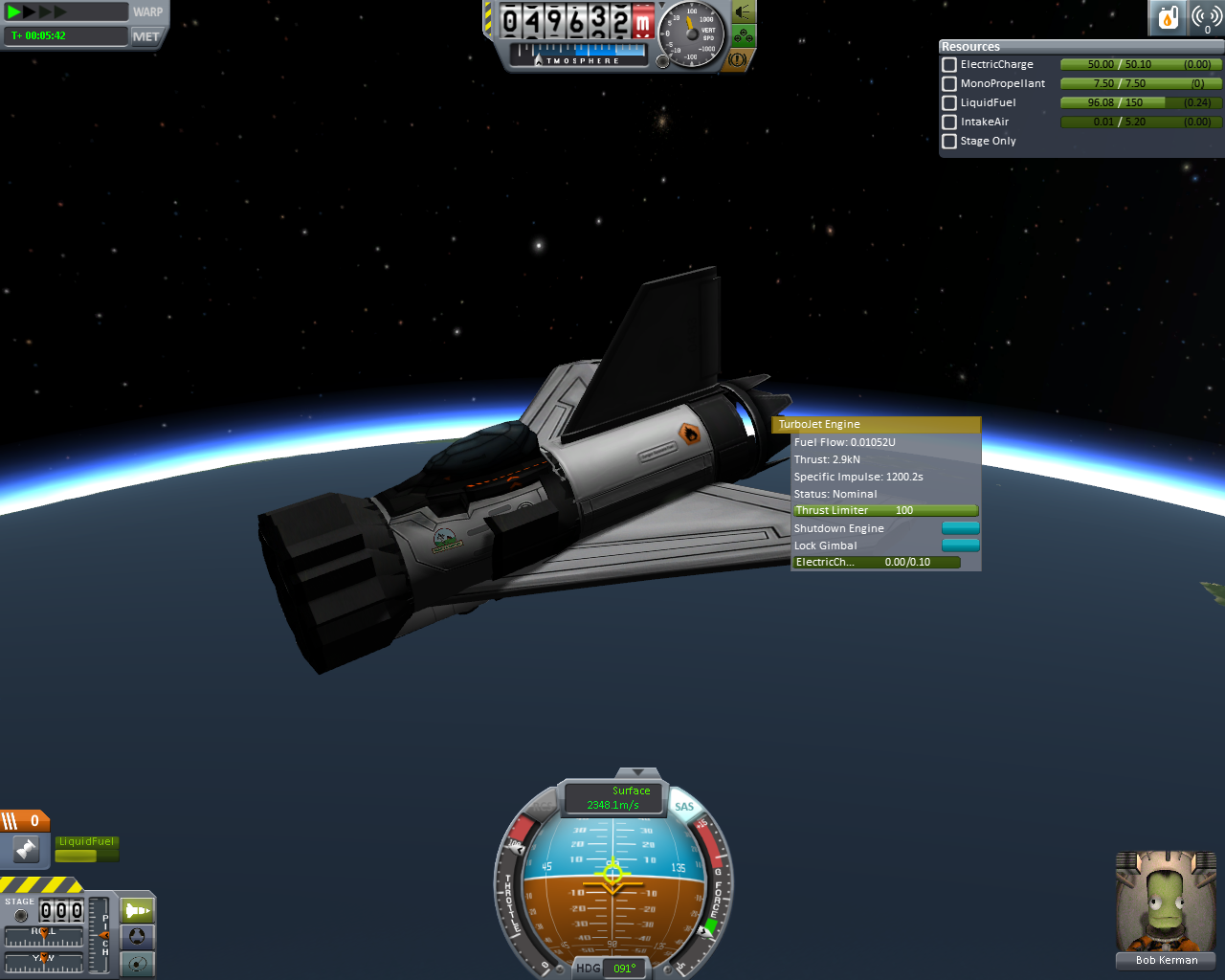
Task: Check the LiquidFuel resource box
Action: (949, 103)
